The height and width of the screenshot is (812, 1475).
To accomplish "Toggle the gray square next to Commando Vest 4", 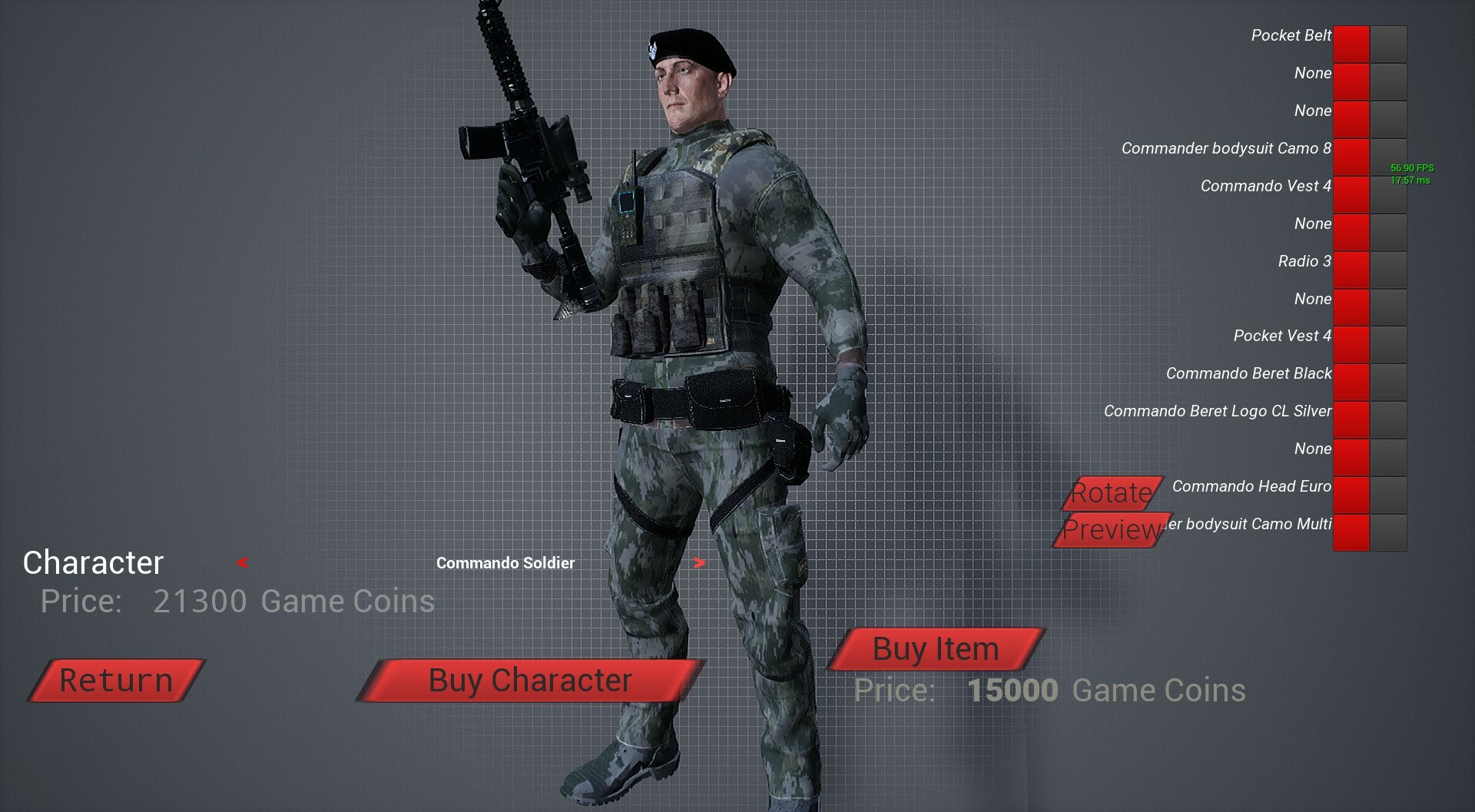I will pyautogui.click(x=1389, y=194).
